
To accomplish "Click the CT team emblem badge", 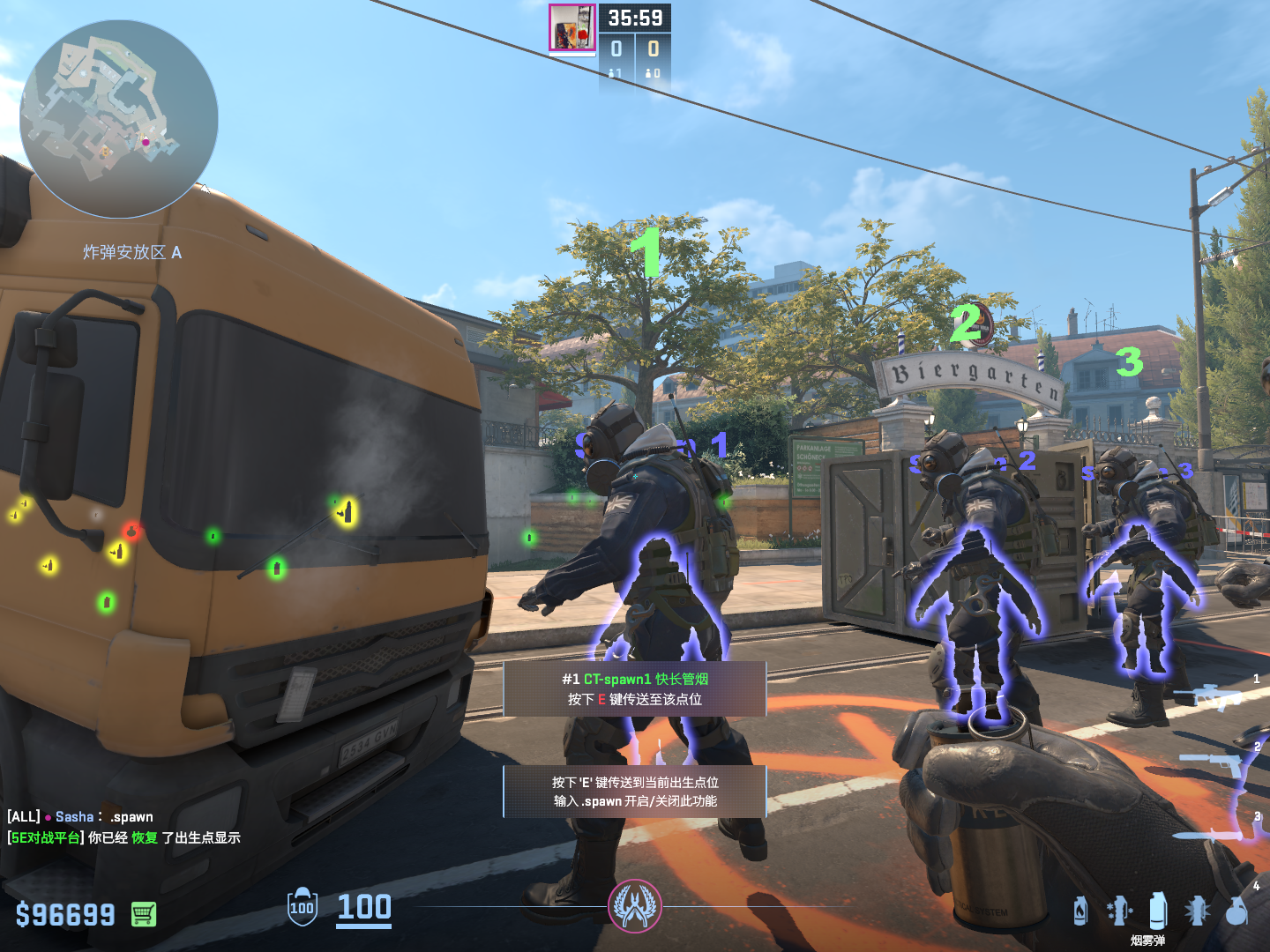I will (x=634, y=906).
